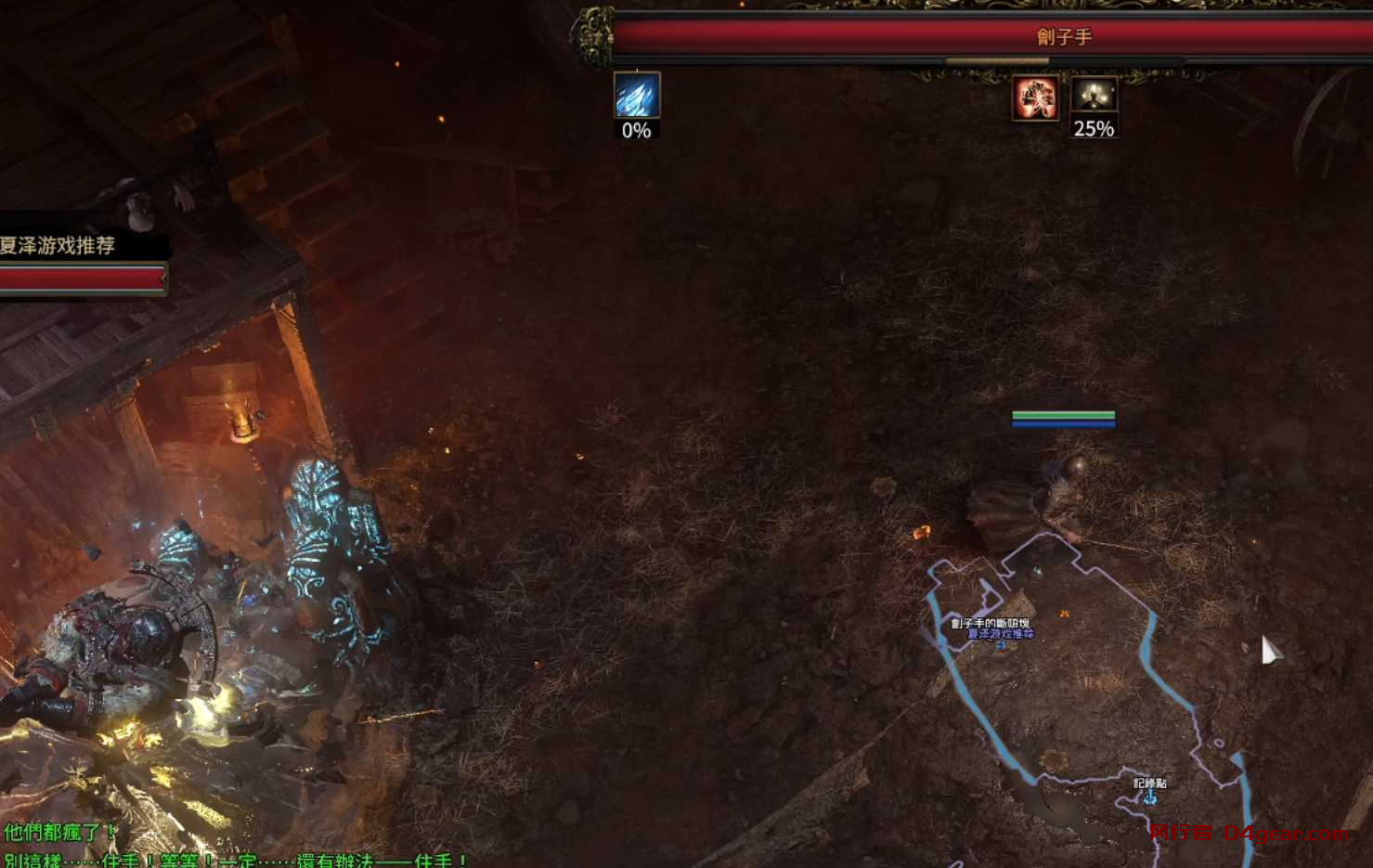The height and width of the screenshot is (868, 1373).
Task: Click the 劊子手的斷頭塊 map label
Action: tap(990, 623)
